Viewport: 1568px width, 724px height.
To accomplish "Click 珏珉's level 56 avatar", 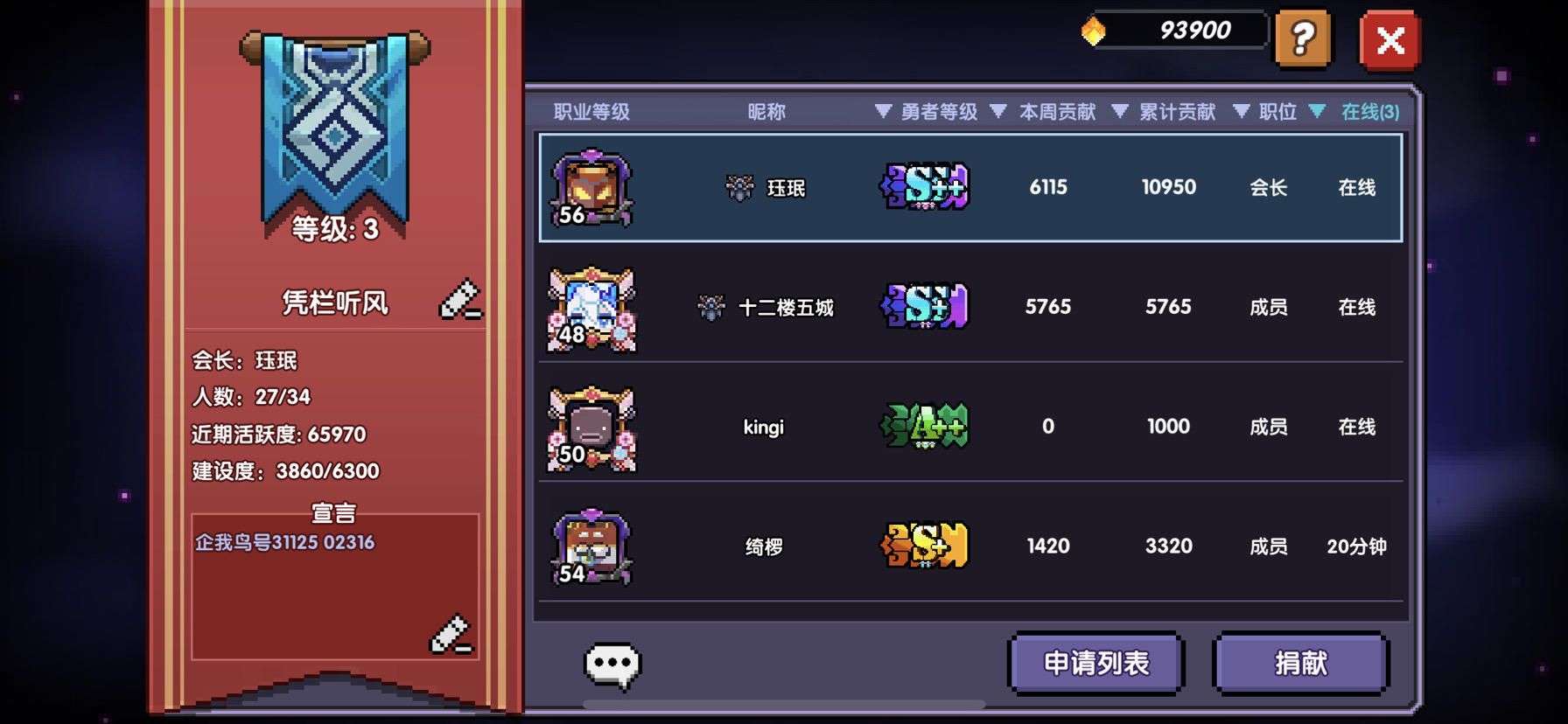I will (x=592, y=187).
